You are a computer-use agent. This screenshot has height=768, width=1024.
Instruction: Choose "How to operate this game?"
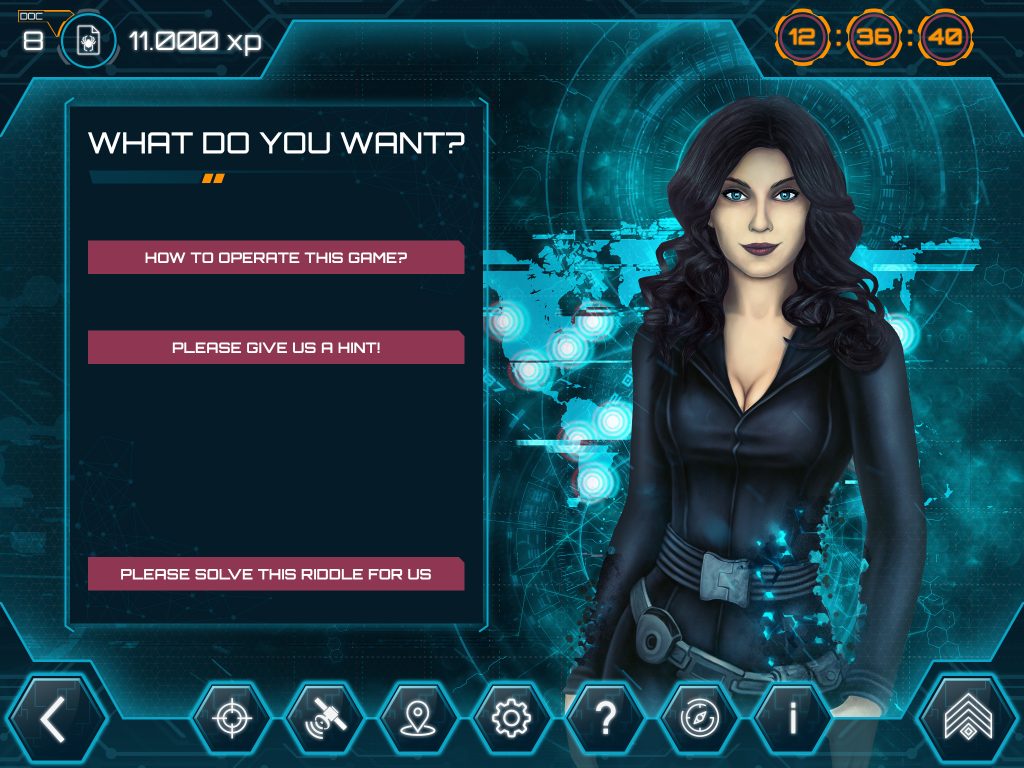coord(276,257)
